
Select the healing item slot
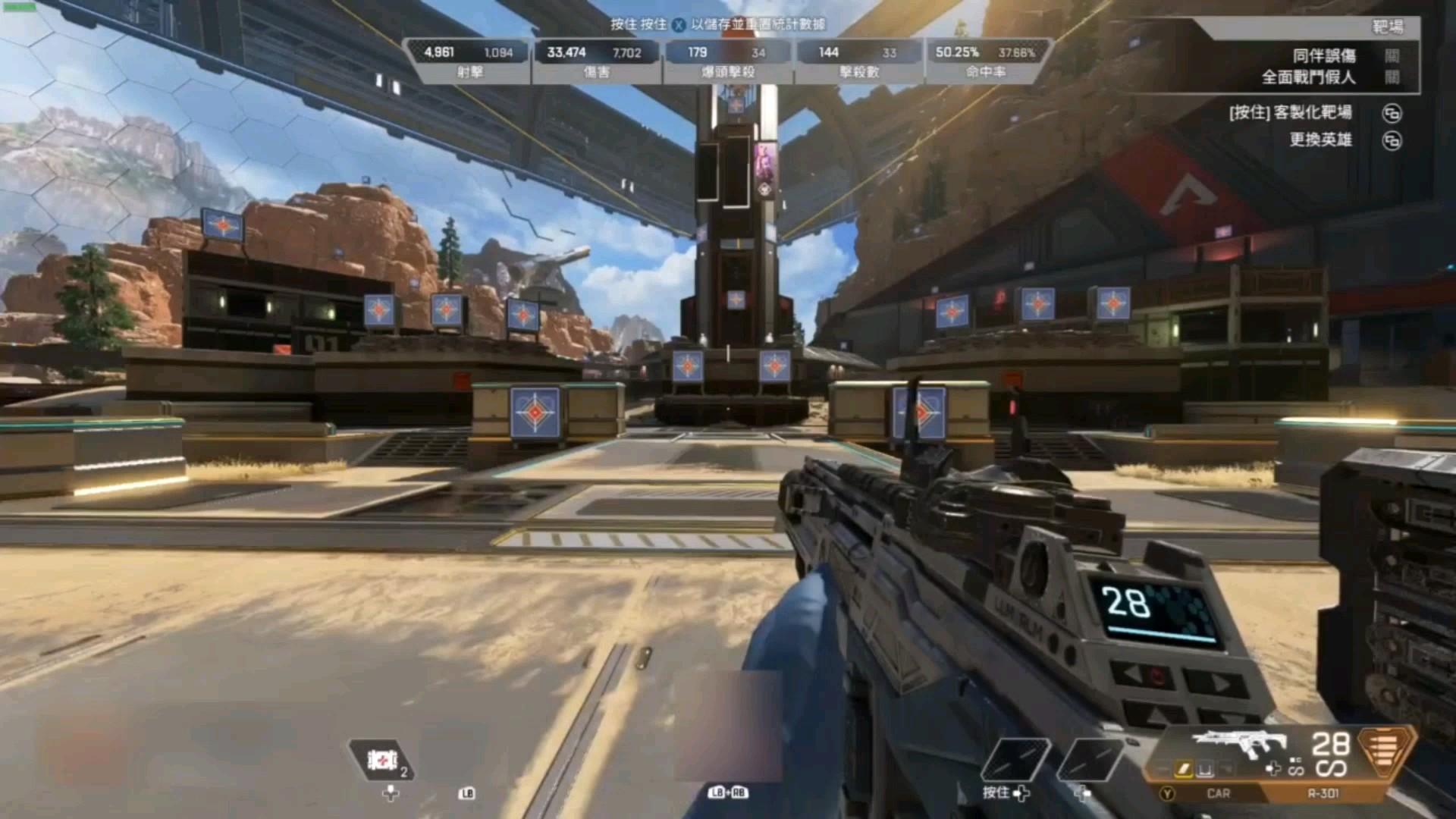click(x=381, y=760)
